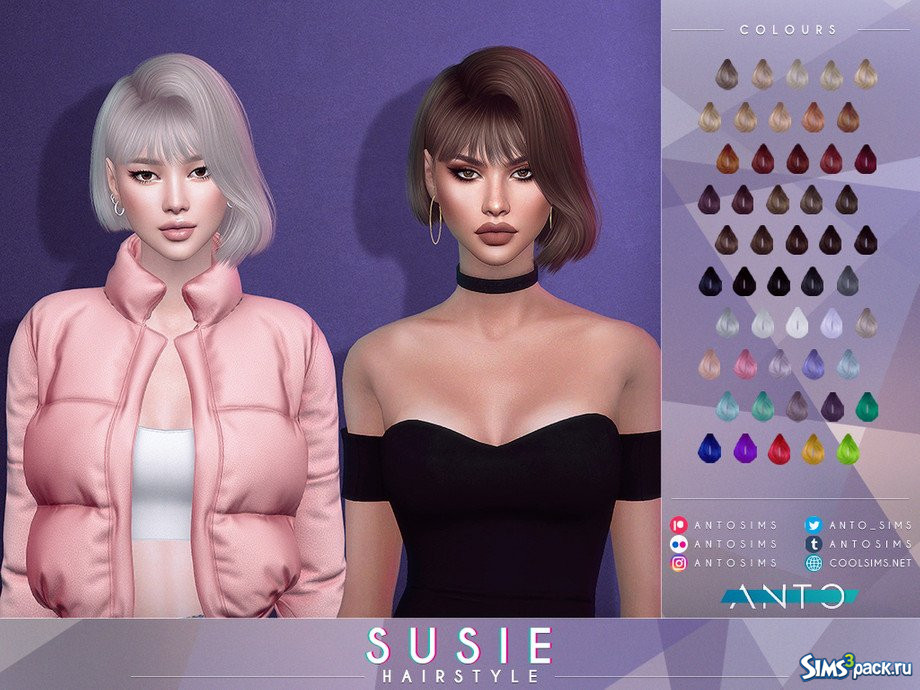920x690 pixels.
Task: Open the Twitter Anto_Sims profile
Action: 858,525
